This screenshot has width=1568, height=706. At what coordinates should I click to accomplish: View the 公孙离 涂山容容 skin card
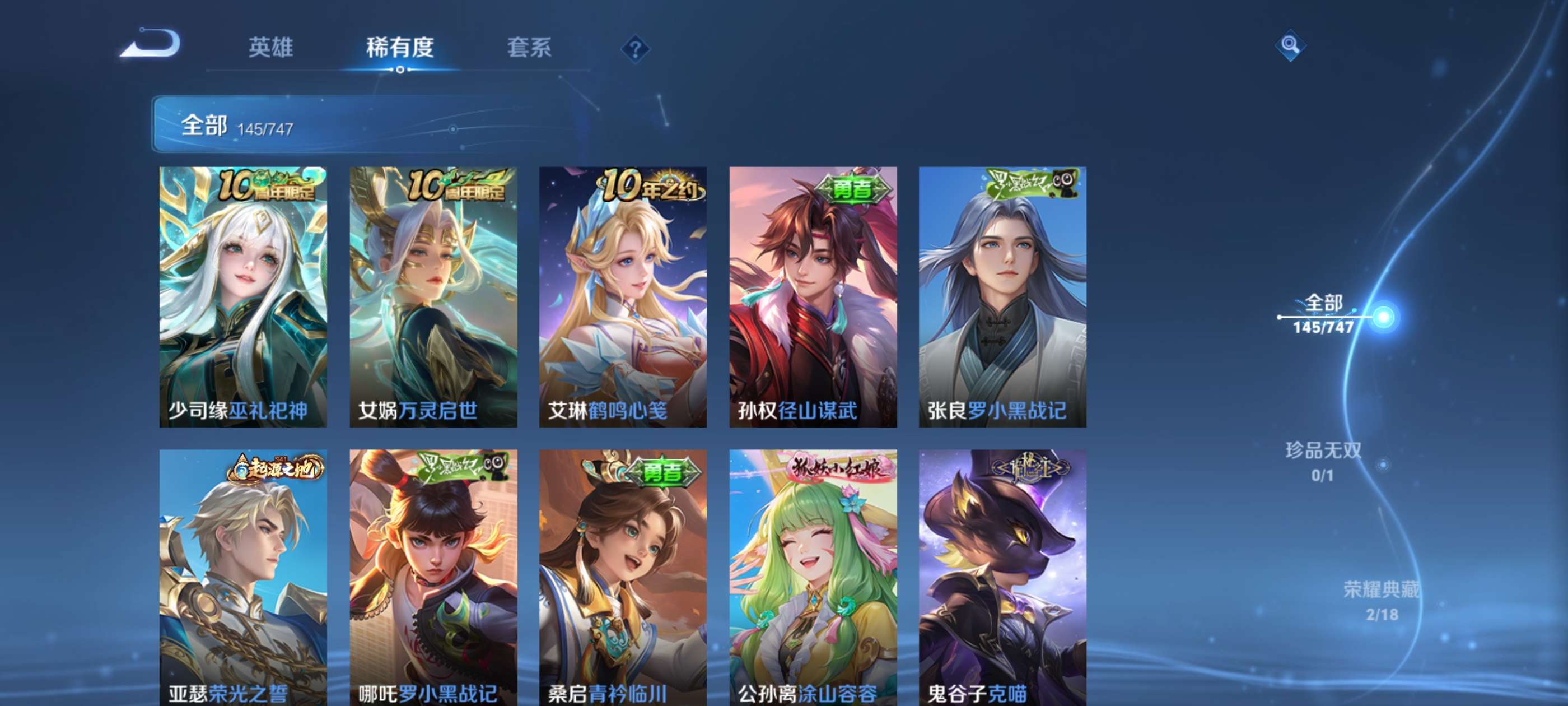click(813, 577)
